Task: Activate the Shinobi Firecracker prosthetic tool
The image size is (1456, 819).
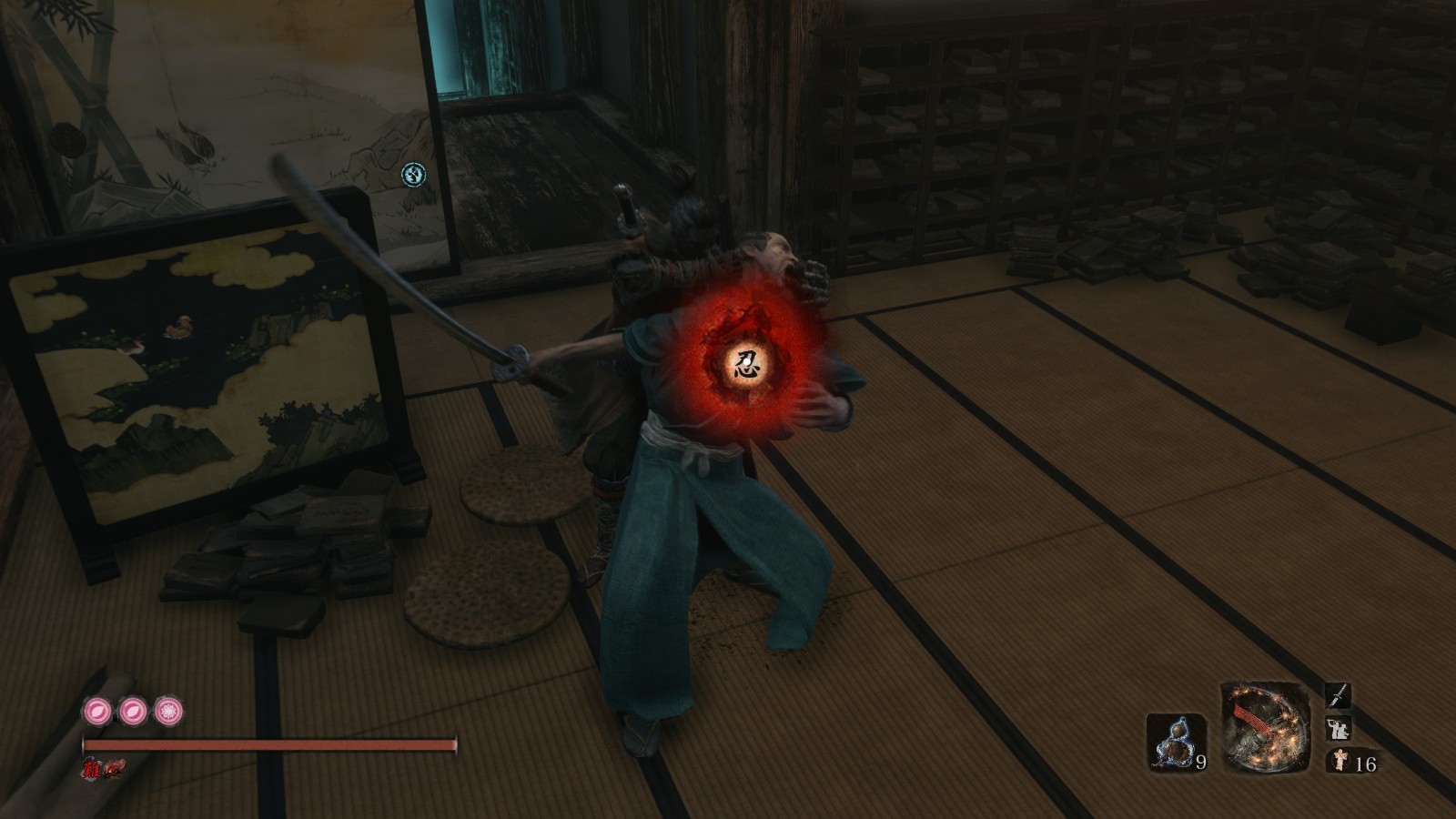Action: coord(1265,727)
